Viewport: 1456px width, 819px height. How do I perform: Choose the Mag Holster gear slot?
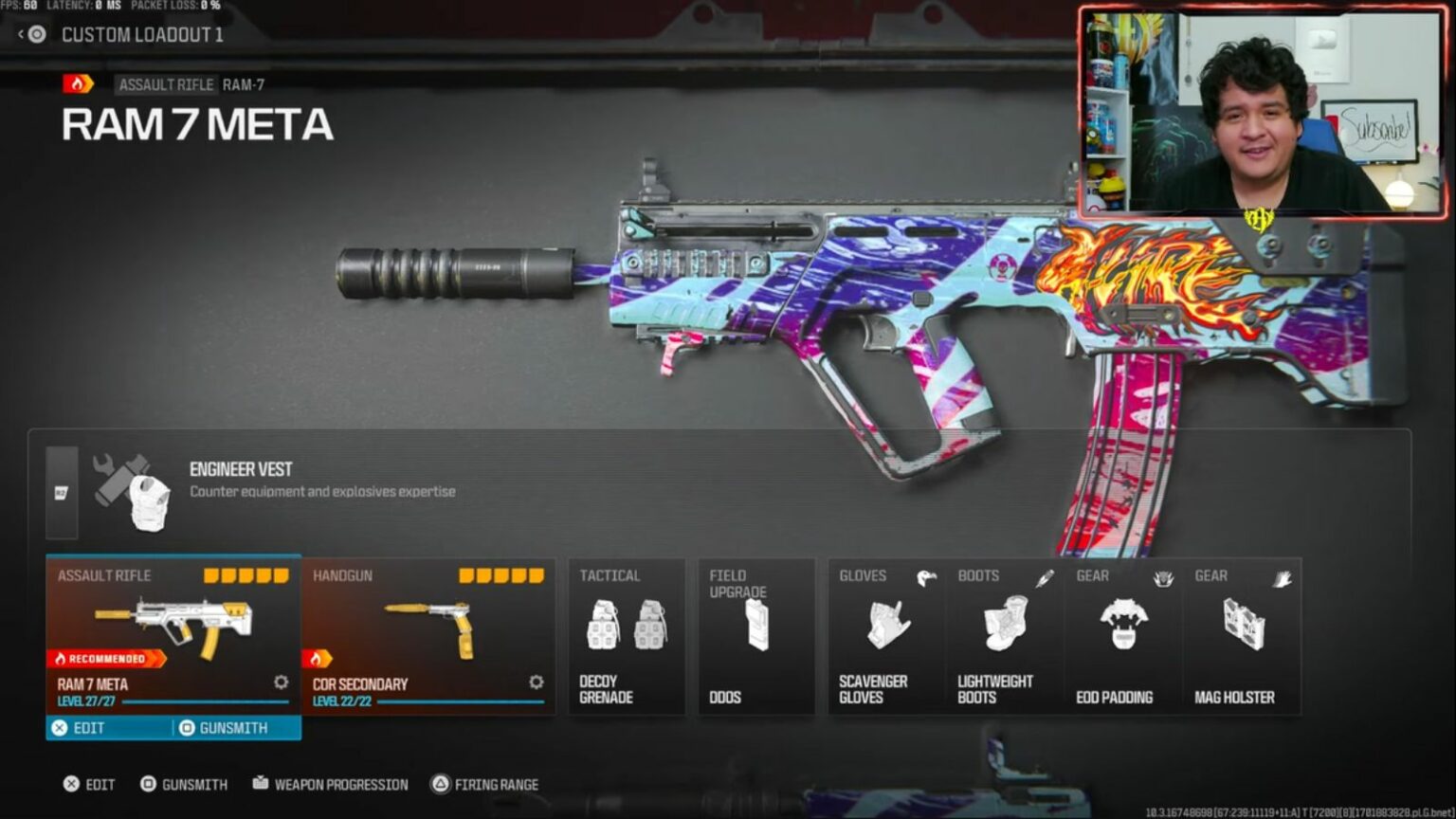tap(1242, 635)
